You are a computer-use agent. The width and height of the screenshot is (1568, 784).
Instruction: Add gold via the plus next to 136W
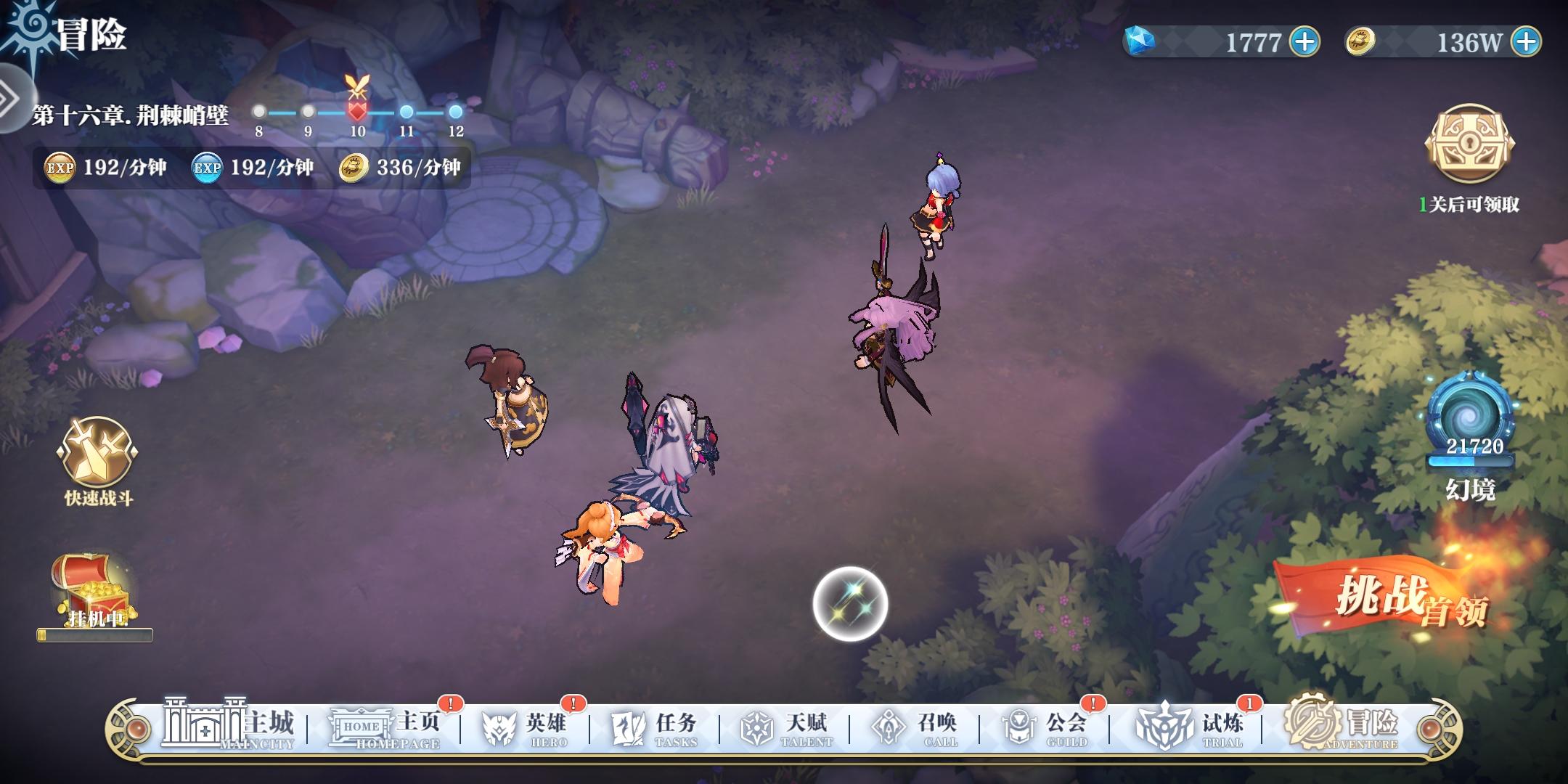[1527, 41]
